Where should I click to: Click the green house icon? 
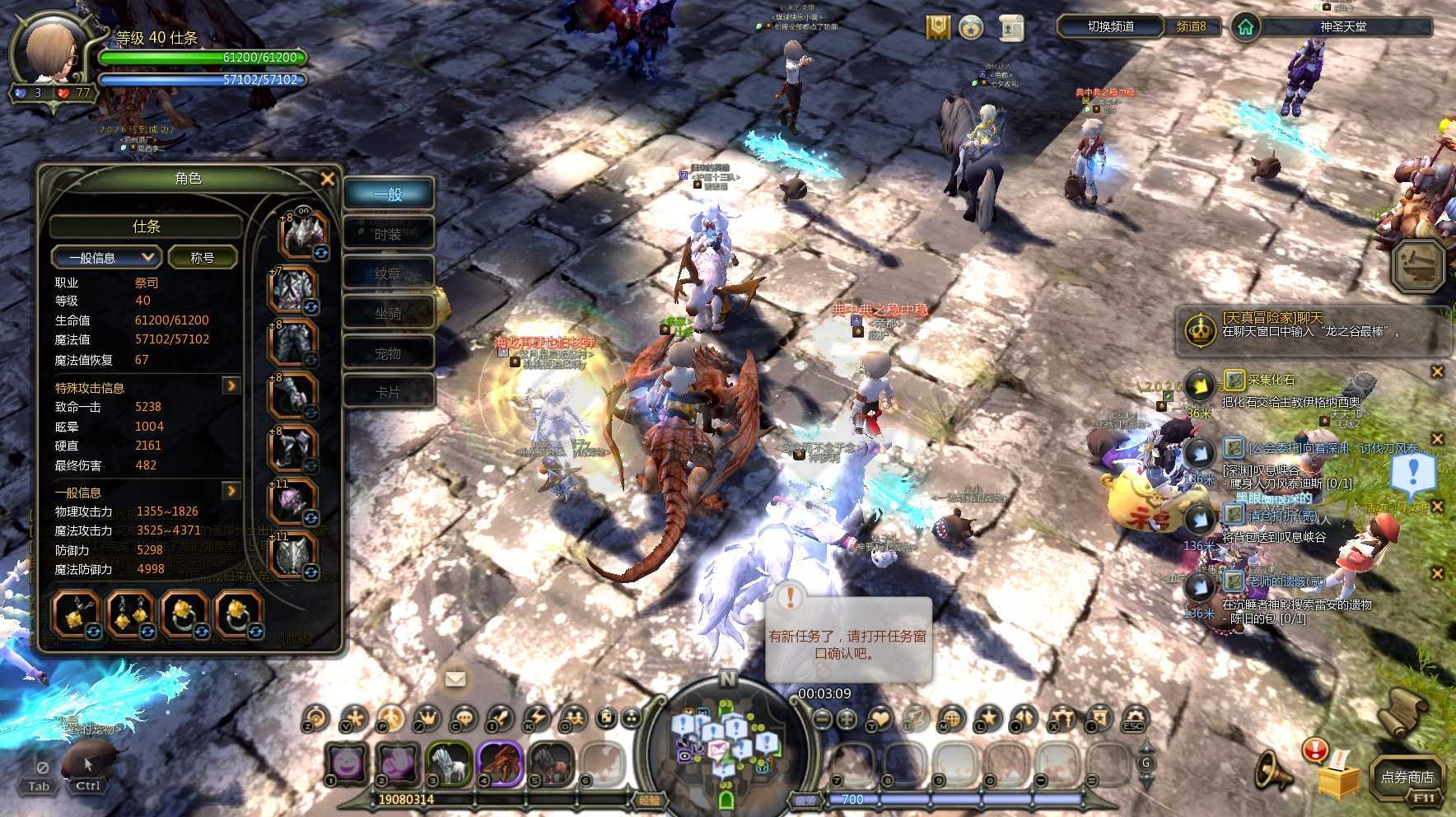pyautogui.click(x=1245, y=27)
